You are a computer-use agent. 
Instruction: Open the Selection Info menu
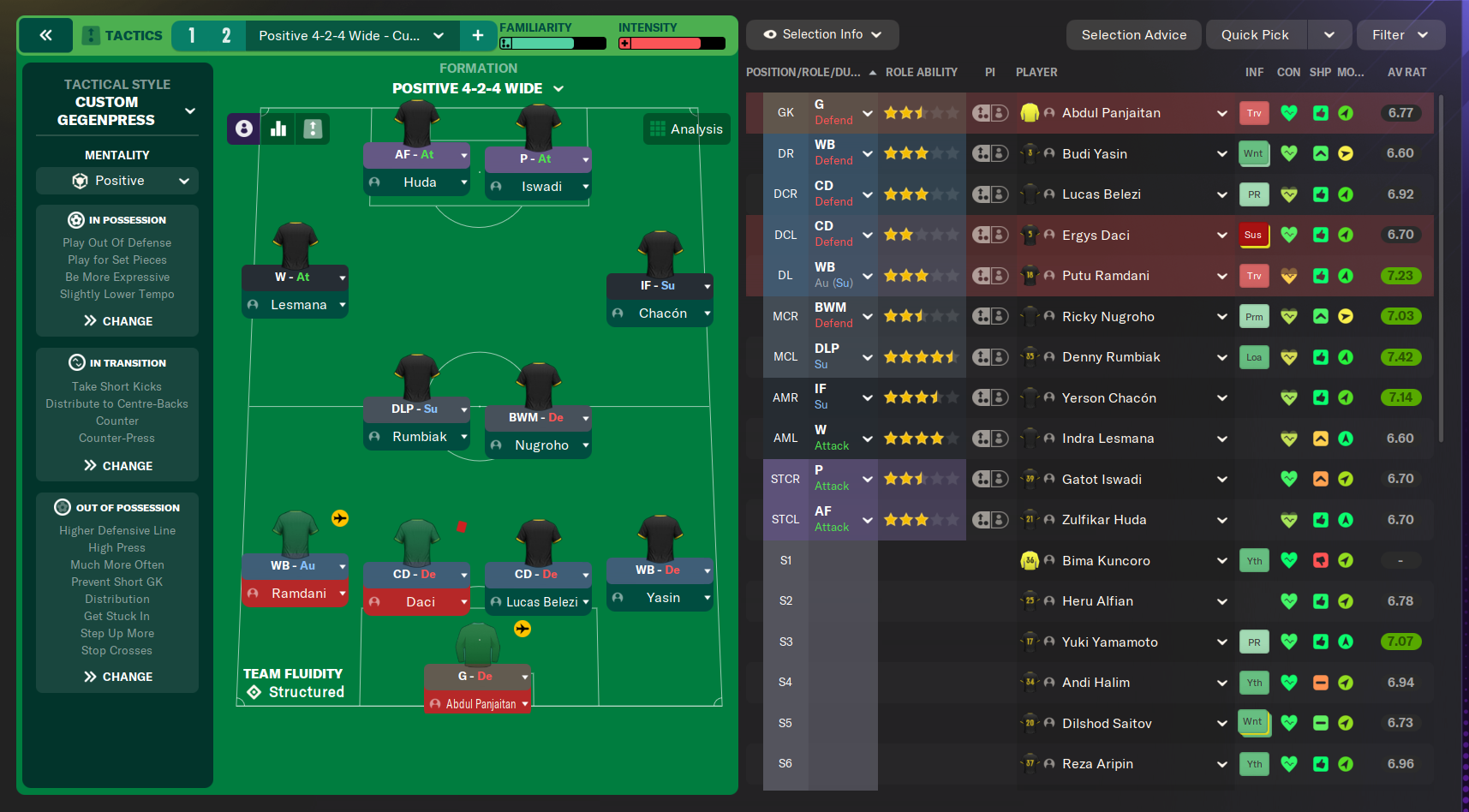point(821,34)
